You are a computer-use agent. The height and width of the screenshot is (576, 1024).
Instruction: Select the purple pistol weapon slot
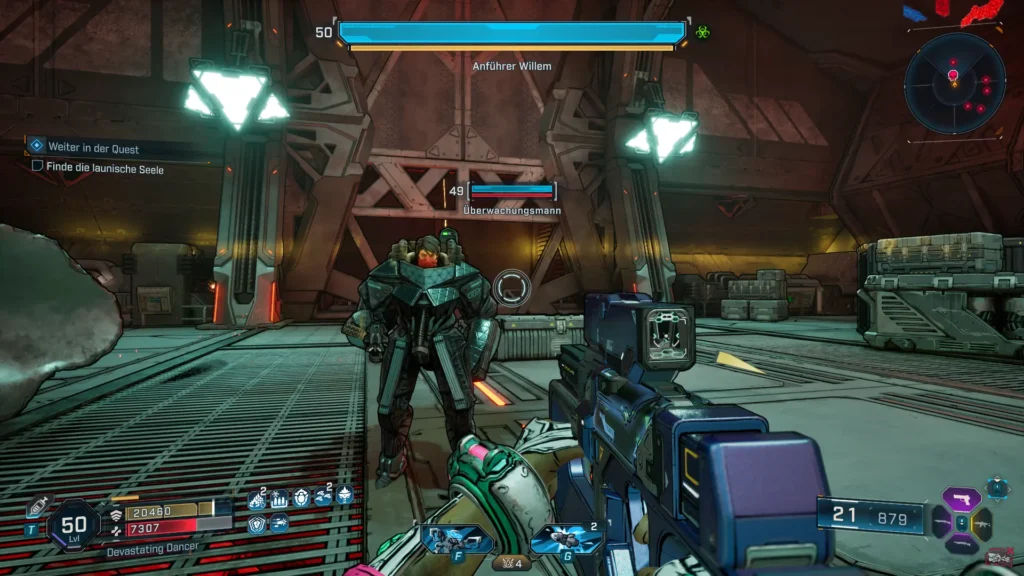pyautogui.click(x=960, y=501)
